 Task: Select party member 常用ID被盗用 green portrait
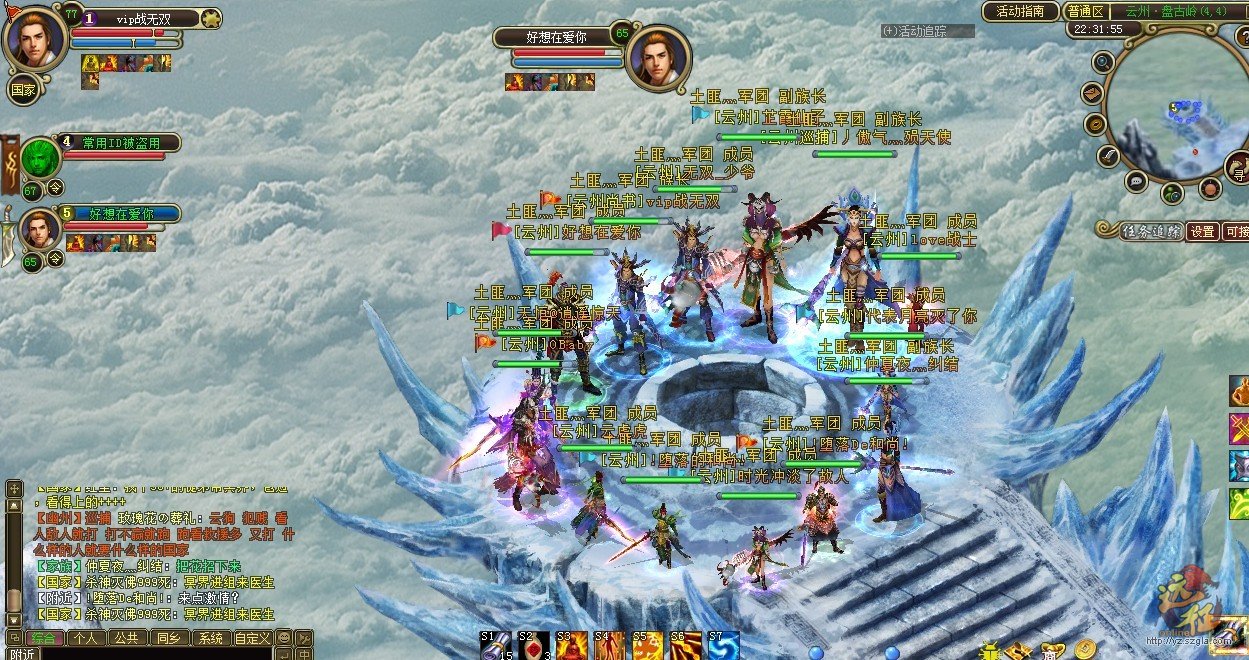click(x=41, y=157)
